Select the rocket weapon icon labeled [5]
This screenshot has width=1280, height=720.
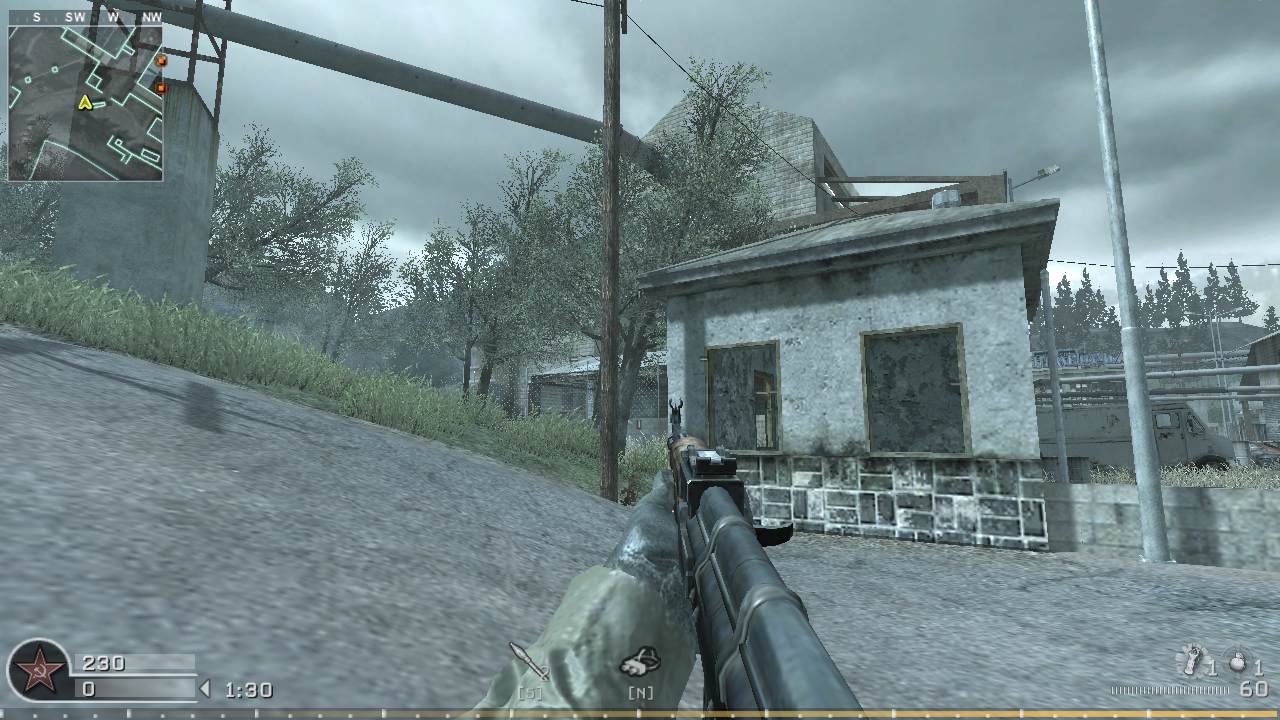pyautogui.click(x=525, y=658)
